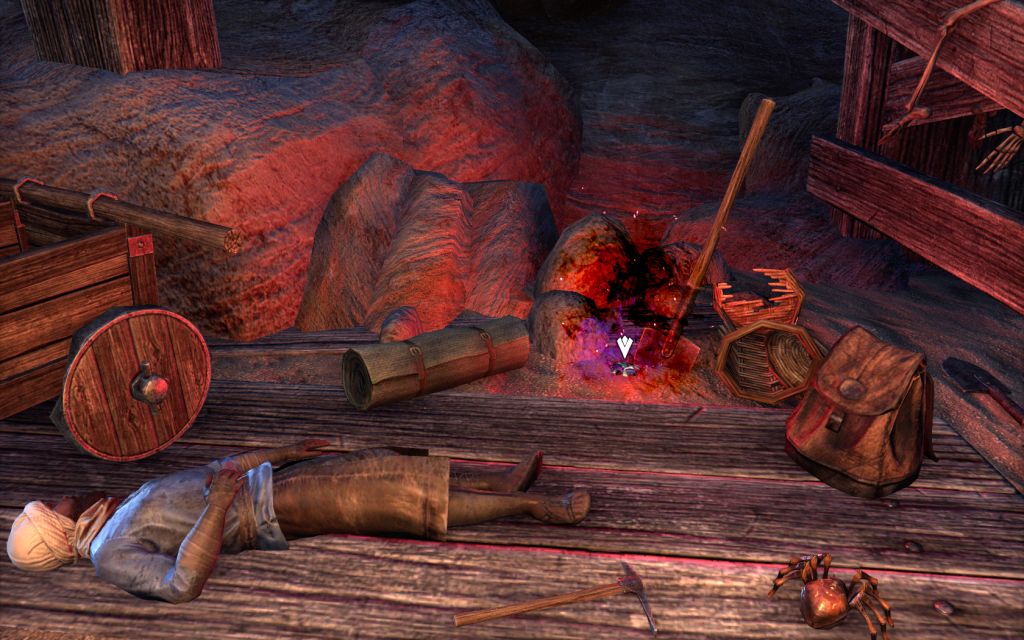The height and width of the screenshot is (640, 1024).
Task: Click the white quest objective arrow marker
Action: (625, 347)
